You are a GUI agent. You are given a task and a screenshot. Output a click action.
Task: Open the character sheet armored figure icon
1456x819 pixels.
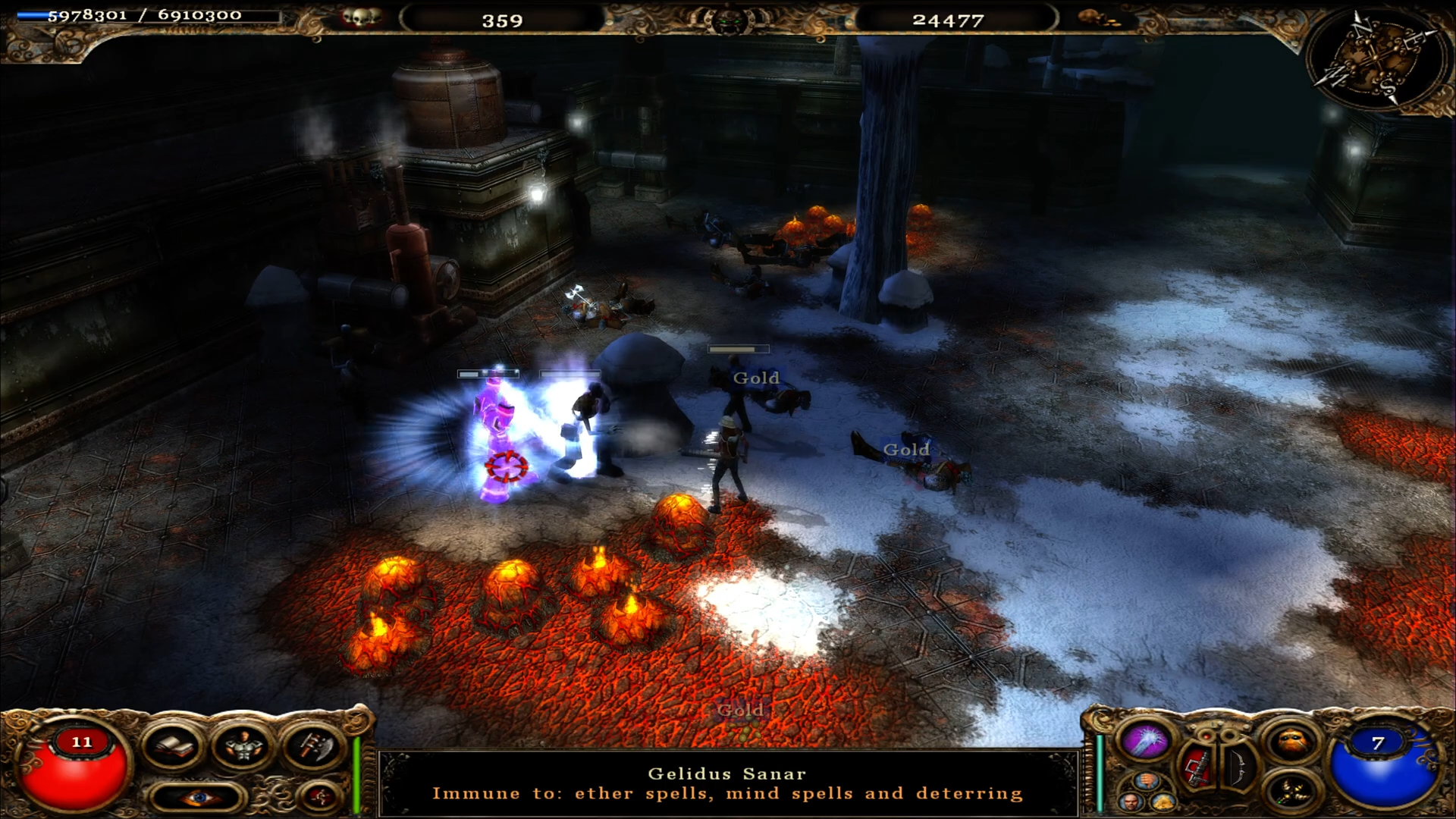coord(242,746)
